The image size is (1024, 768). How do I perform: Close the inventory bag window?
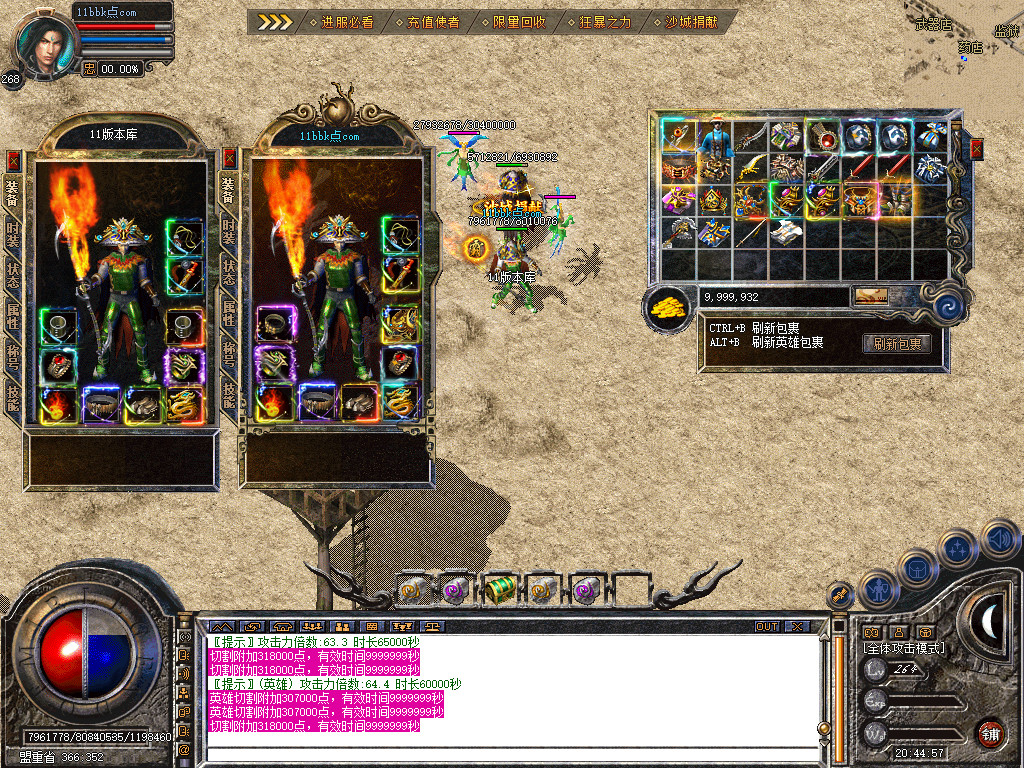tap(977, 149)
